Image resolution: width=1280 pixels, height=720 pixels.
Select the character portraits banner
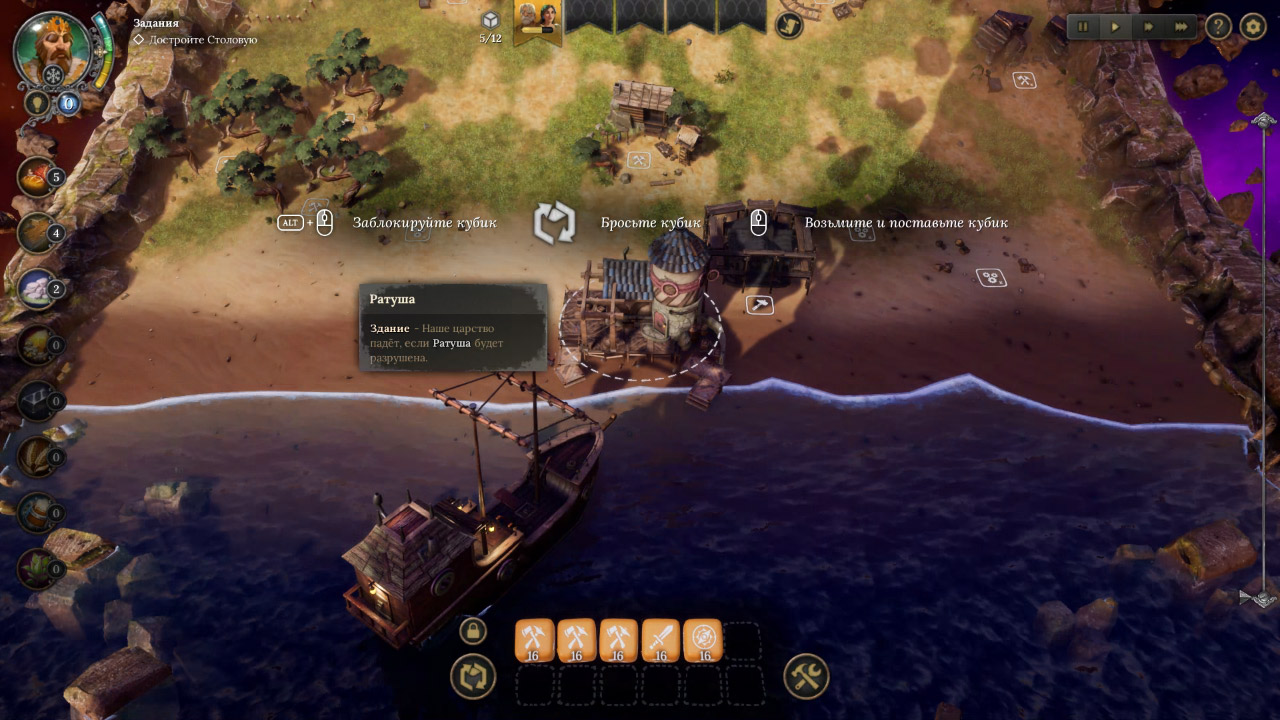tap(537, 22)
